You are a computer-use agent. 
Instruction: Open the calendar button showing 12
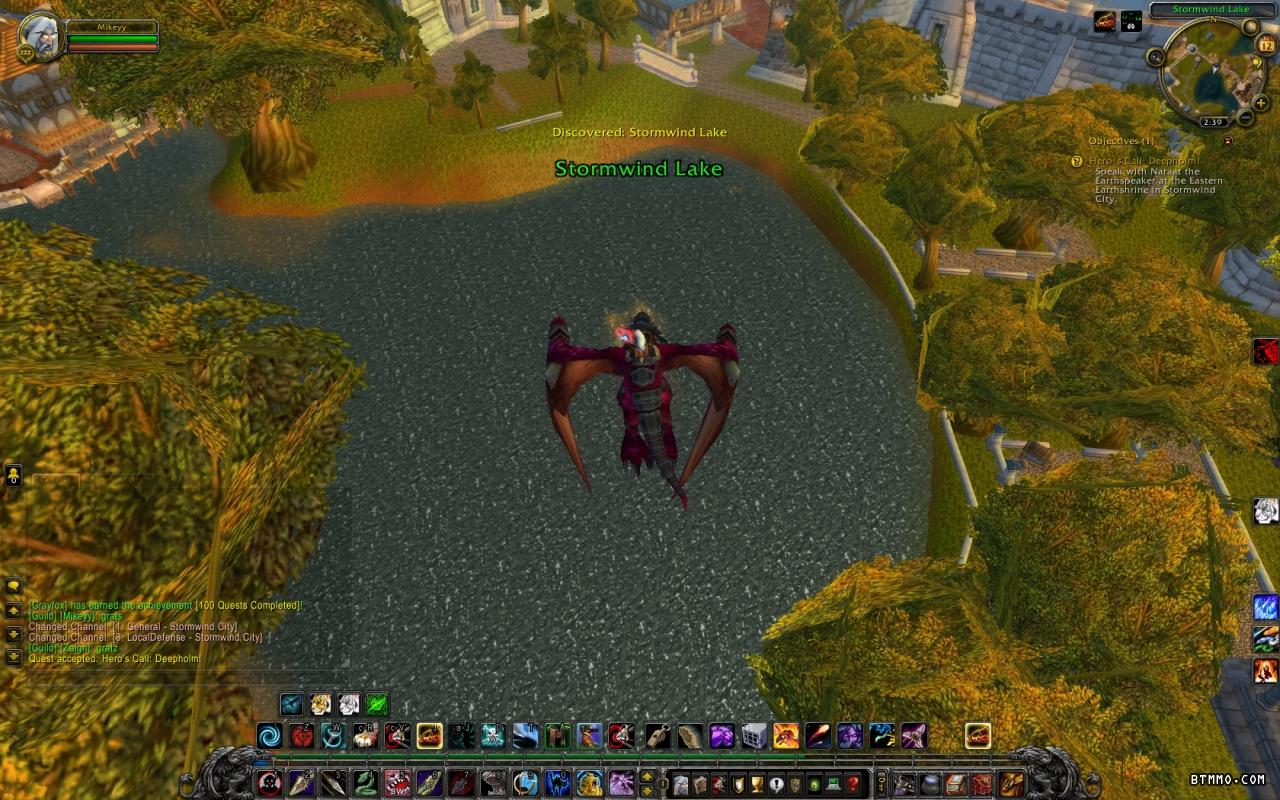pos(1266,45)
